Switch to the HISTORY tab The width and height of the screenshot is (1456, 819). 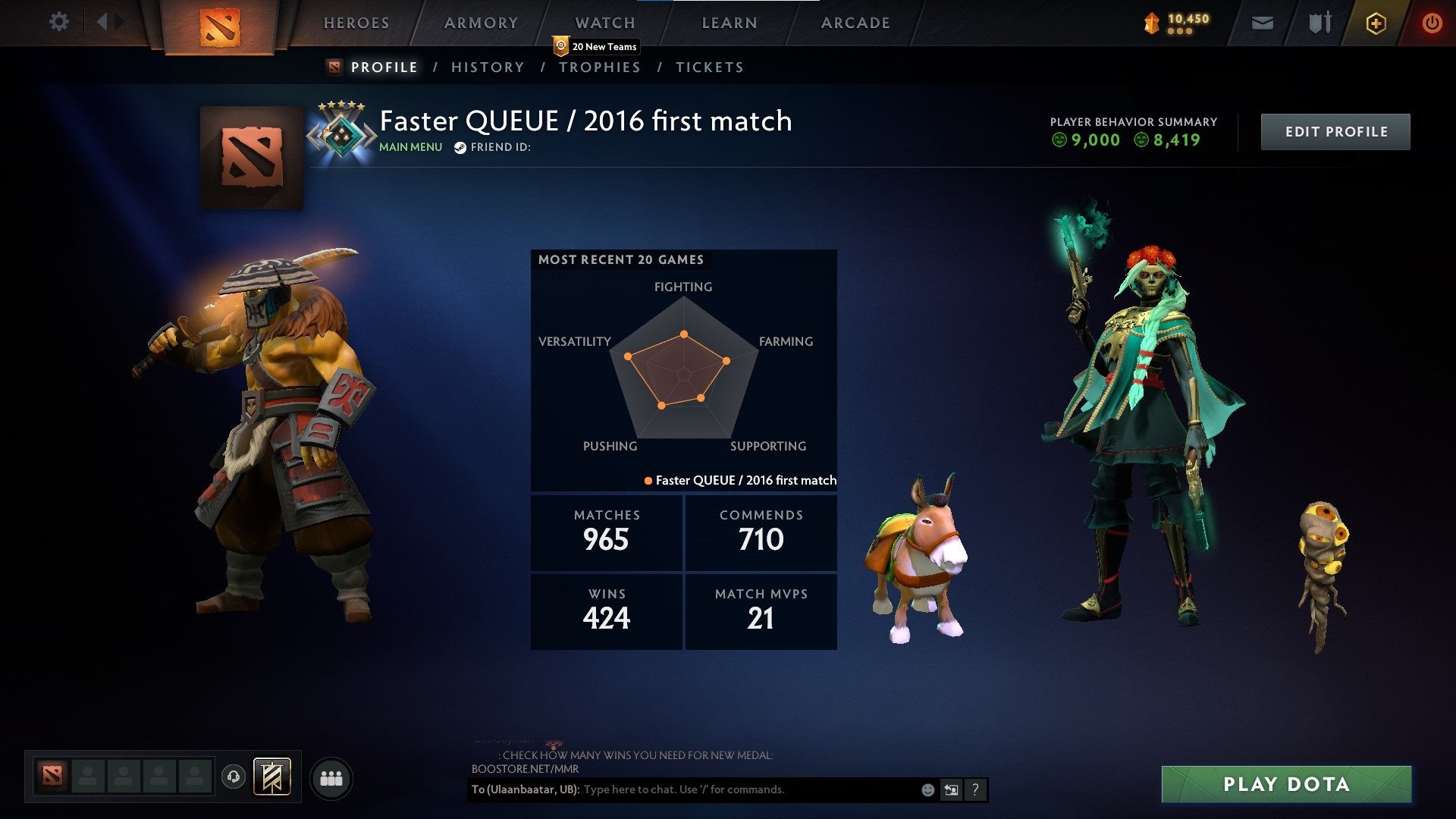(487, 67)
